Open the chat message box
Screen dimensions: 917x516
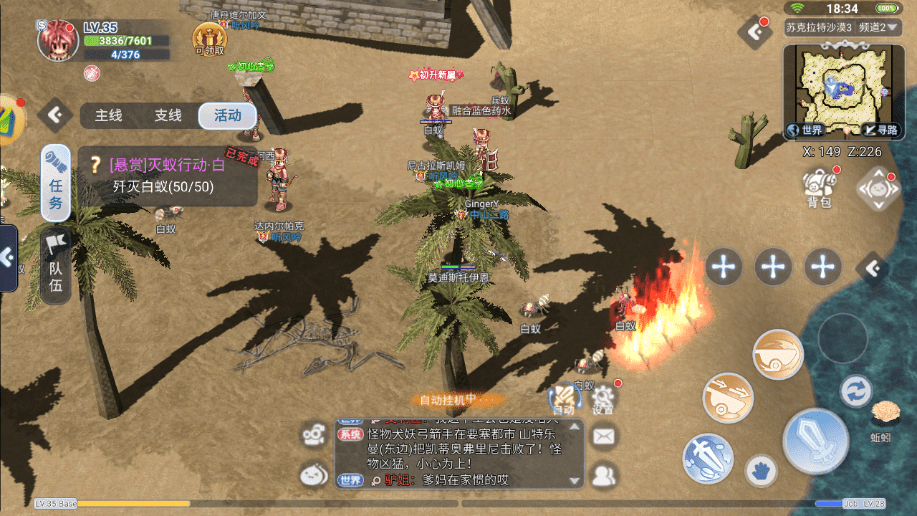point(458,454)
